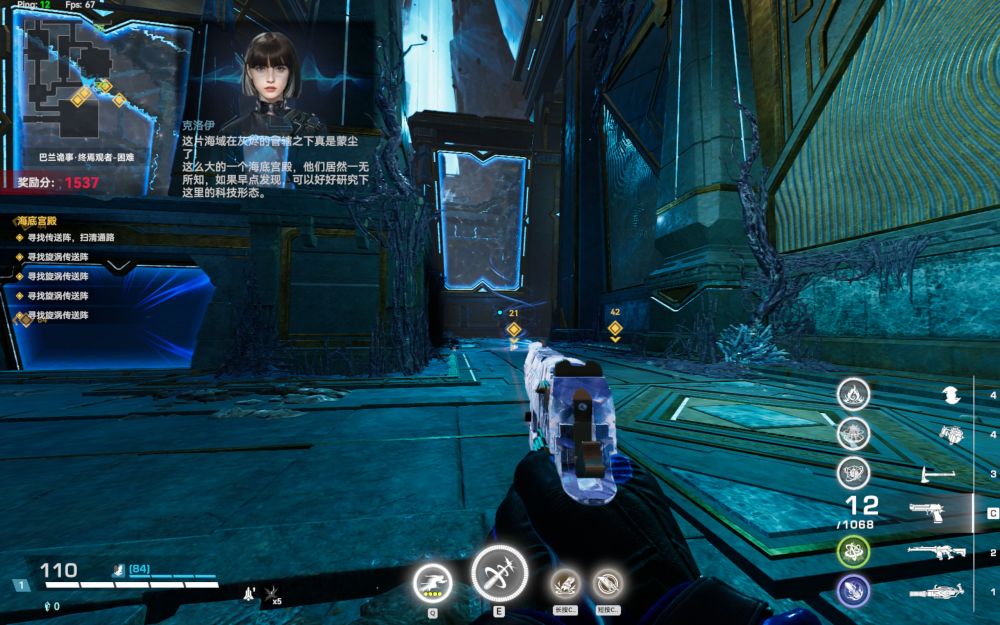Trigger the long-press ability icon
This screenshot has width=1000, height=625.
566,582
